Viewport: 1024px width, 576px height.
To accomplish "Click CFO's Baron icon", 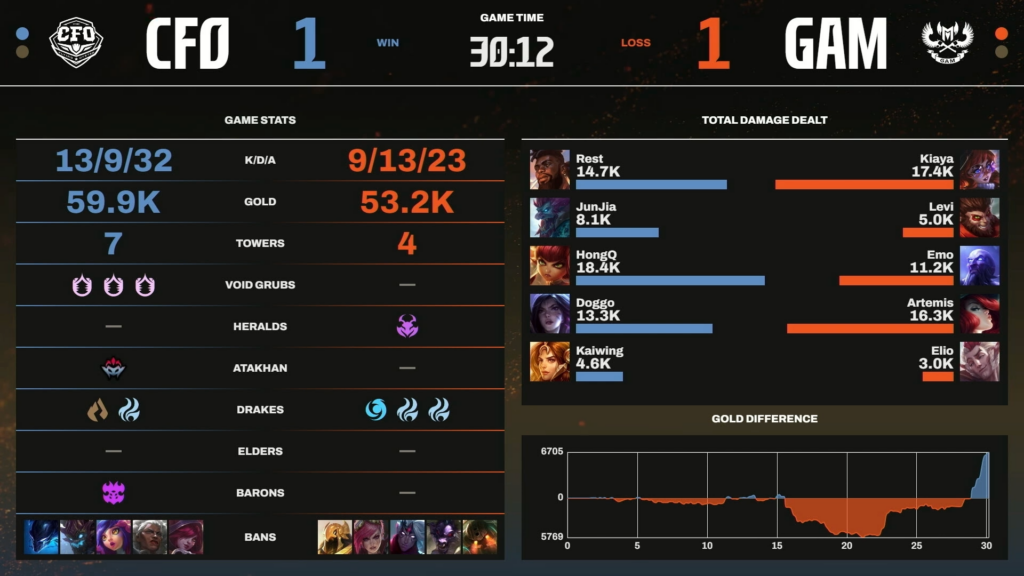I will [113, 492].
